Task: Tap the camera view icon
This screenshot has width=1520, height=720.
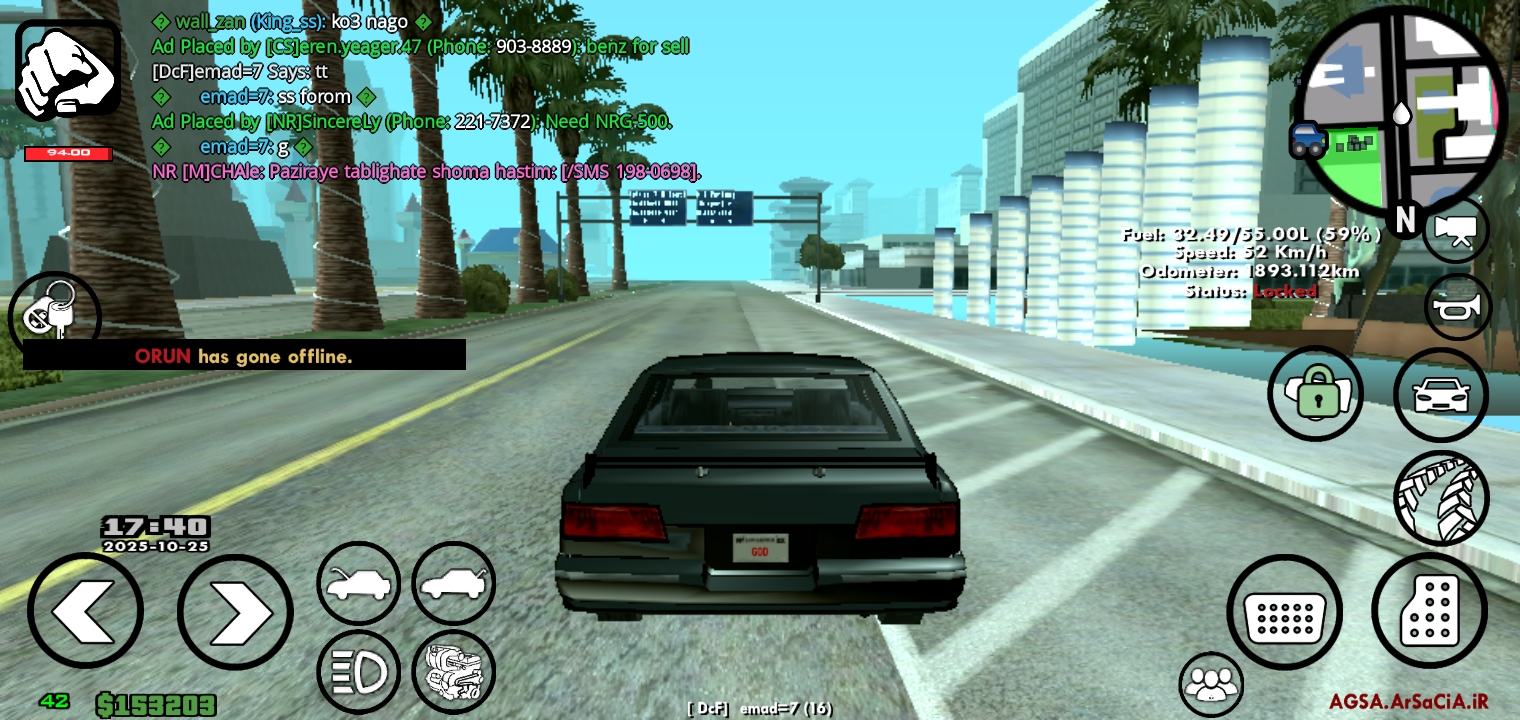Action: tap(1456, 231)
